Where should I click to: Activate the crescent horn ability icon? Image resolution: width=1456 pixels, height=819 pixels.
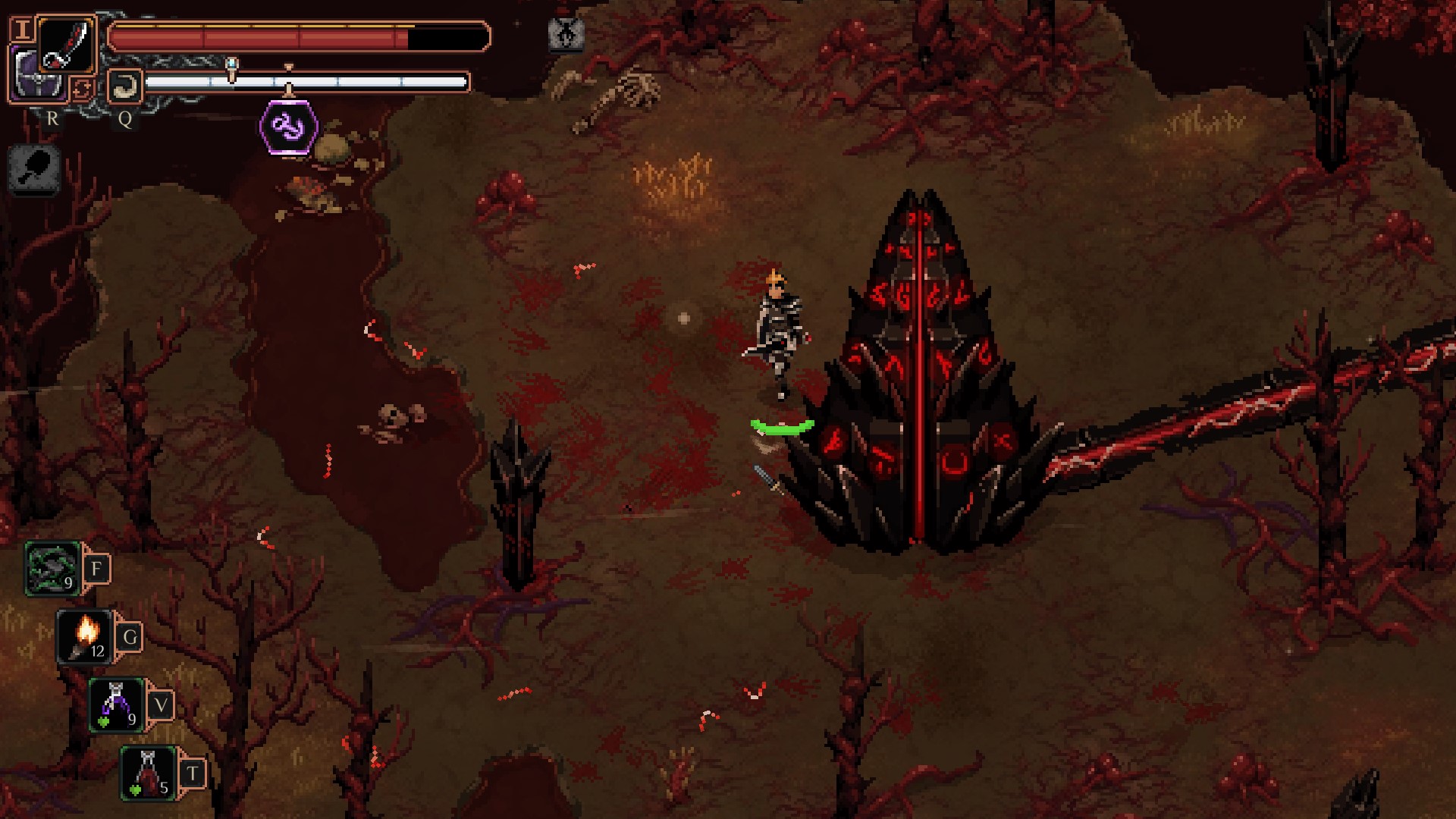tap(124, 86)
